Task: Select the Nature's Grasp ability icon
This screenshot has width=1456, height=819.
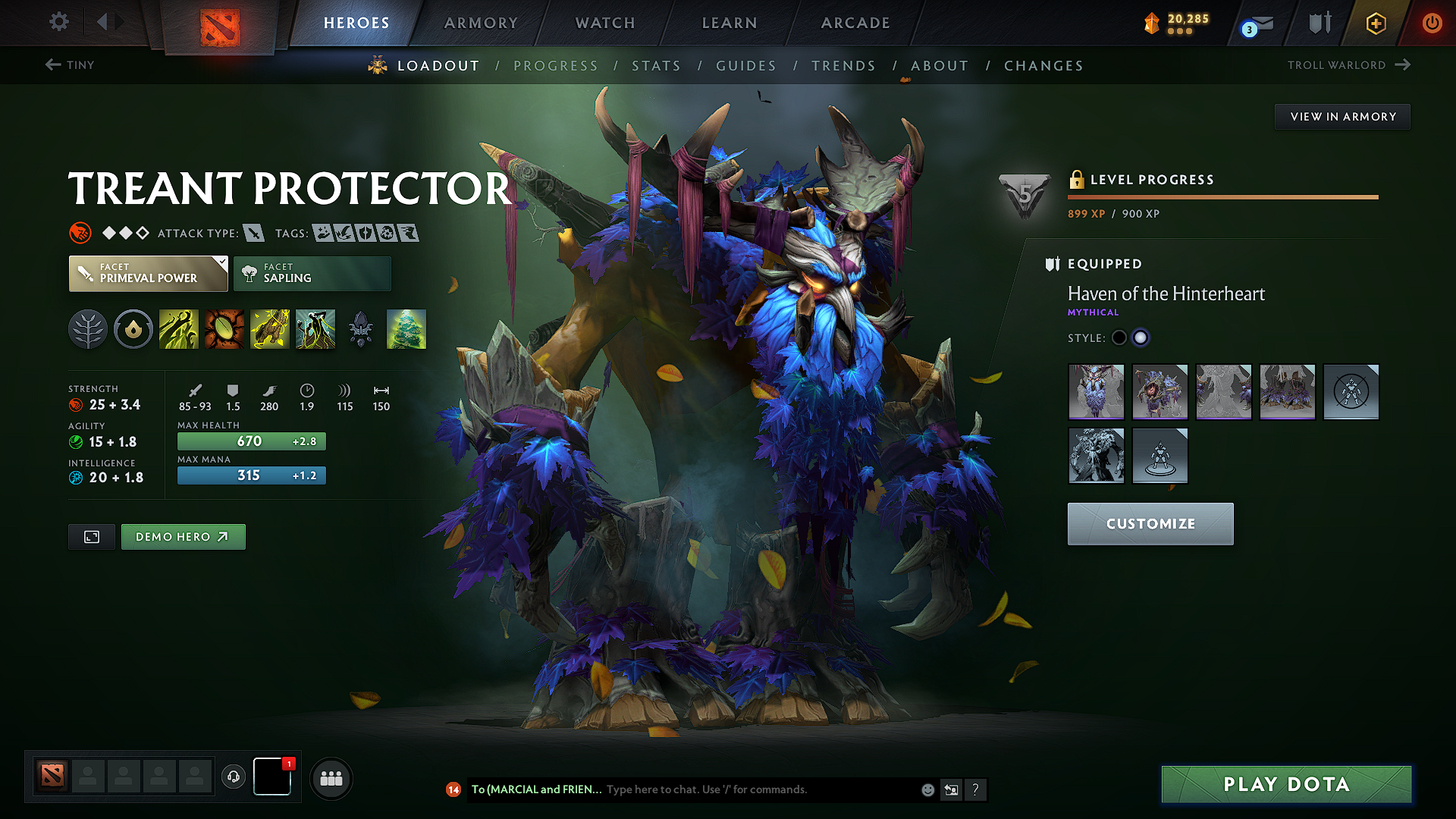Action: (179, 329)
